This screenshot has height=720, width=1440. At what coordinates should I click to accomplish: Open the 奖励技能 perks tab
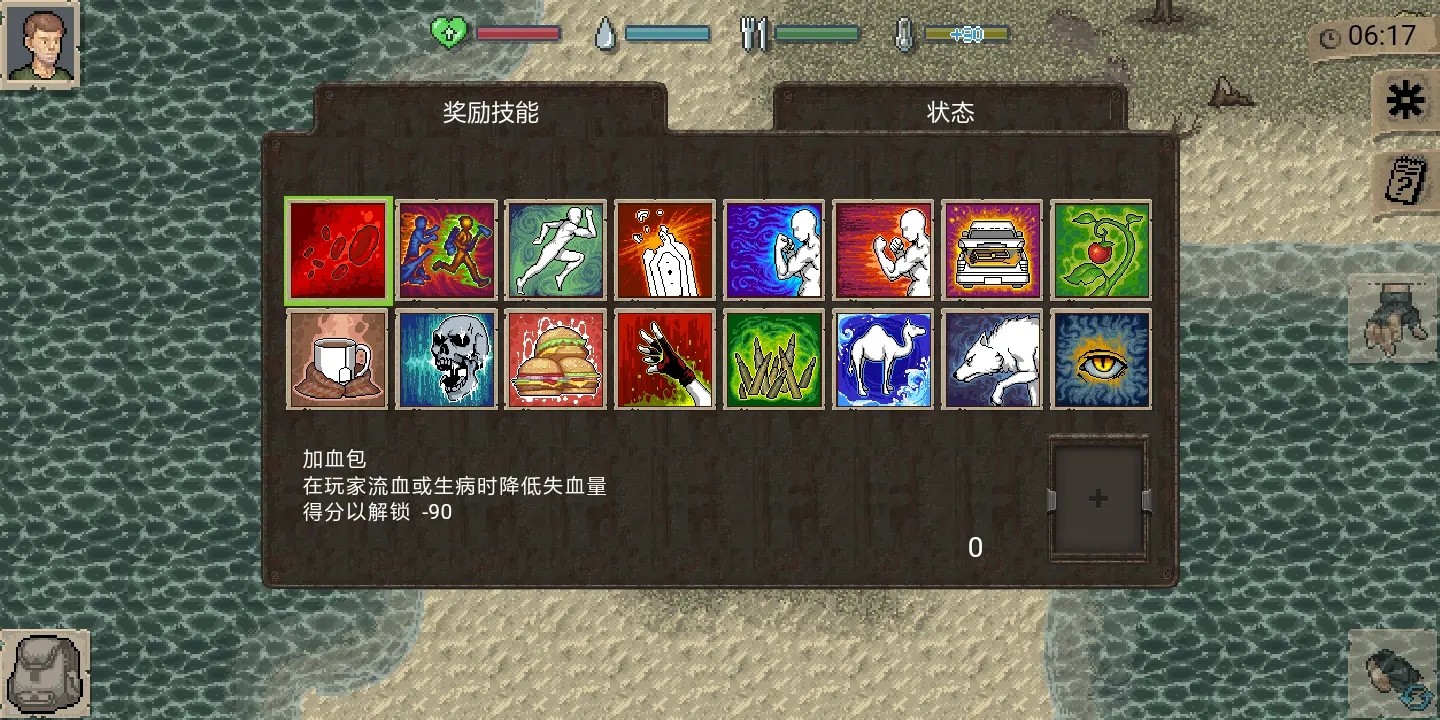[x=489, y=110]
